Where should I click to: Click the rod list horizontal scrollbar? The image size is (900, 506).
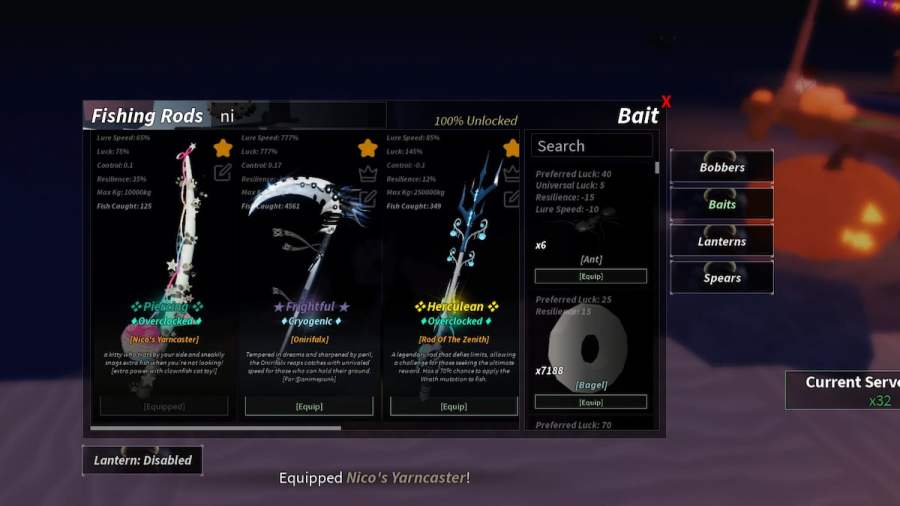pyautogui.click(x=215, y=428)
